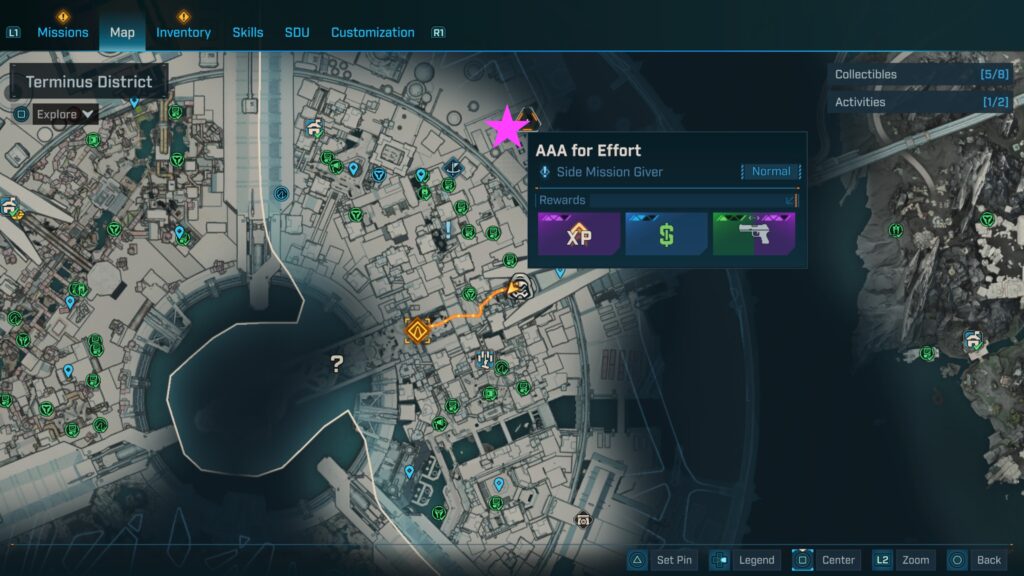Switch to the Skills tab

click(x=248, y=32)
